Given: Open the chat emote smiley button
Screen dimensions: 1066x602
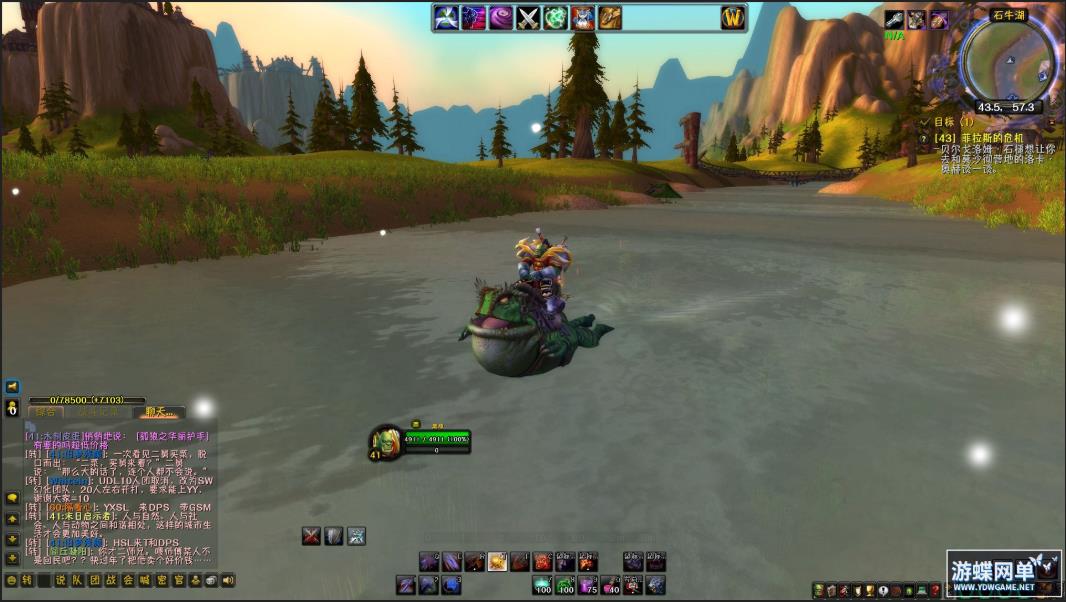Looking at the screenshot, I should [x=11, y=580].
